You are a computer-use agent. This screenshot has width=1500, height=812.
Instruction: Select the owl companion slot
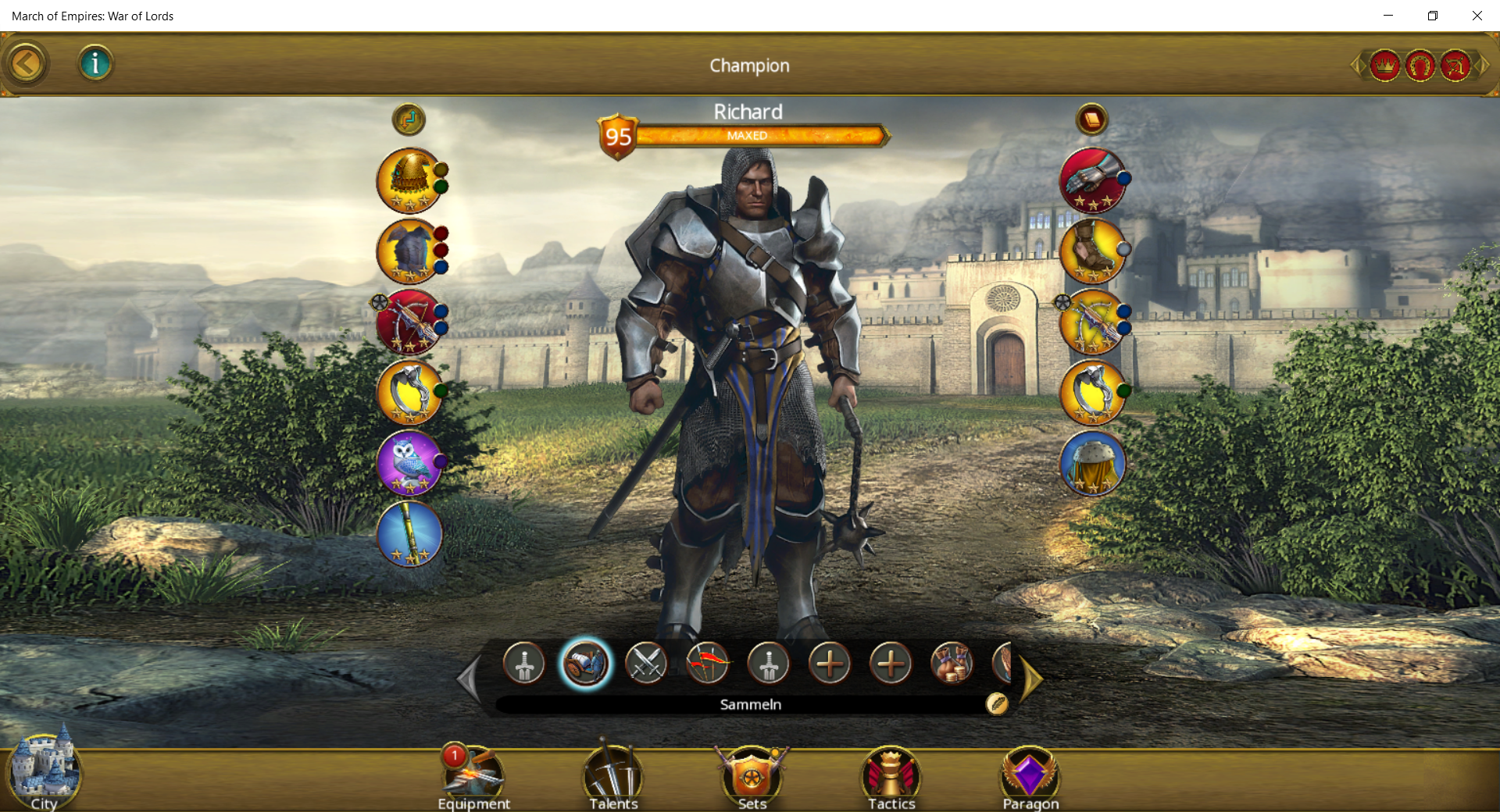click(x=409, y=462)
